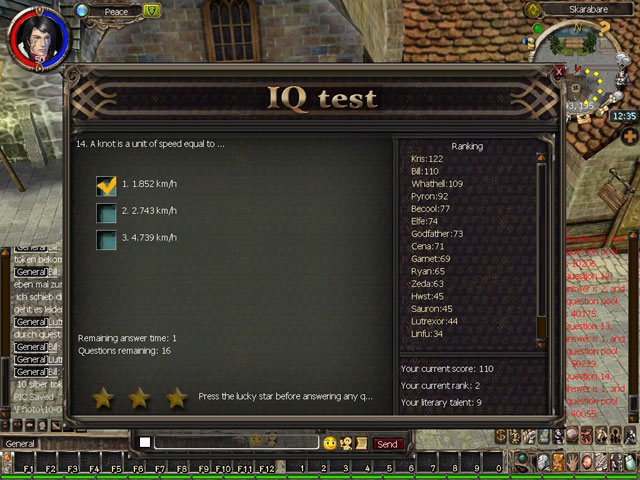The image size is (640, 480).
Task: Click the Skarabare location compass icon
Action: click(x=534, y=10)
